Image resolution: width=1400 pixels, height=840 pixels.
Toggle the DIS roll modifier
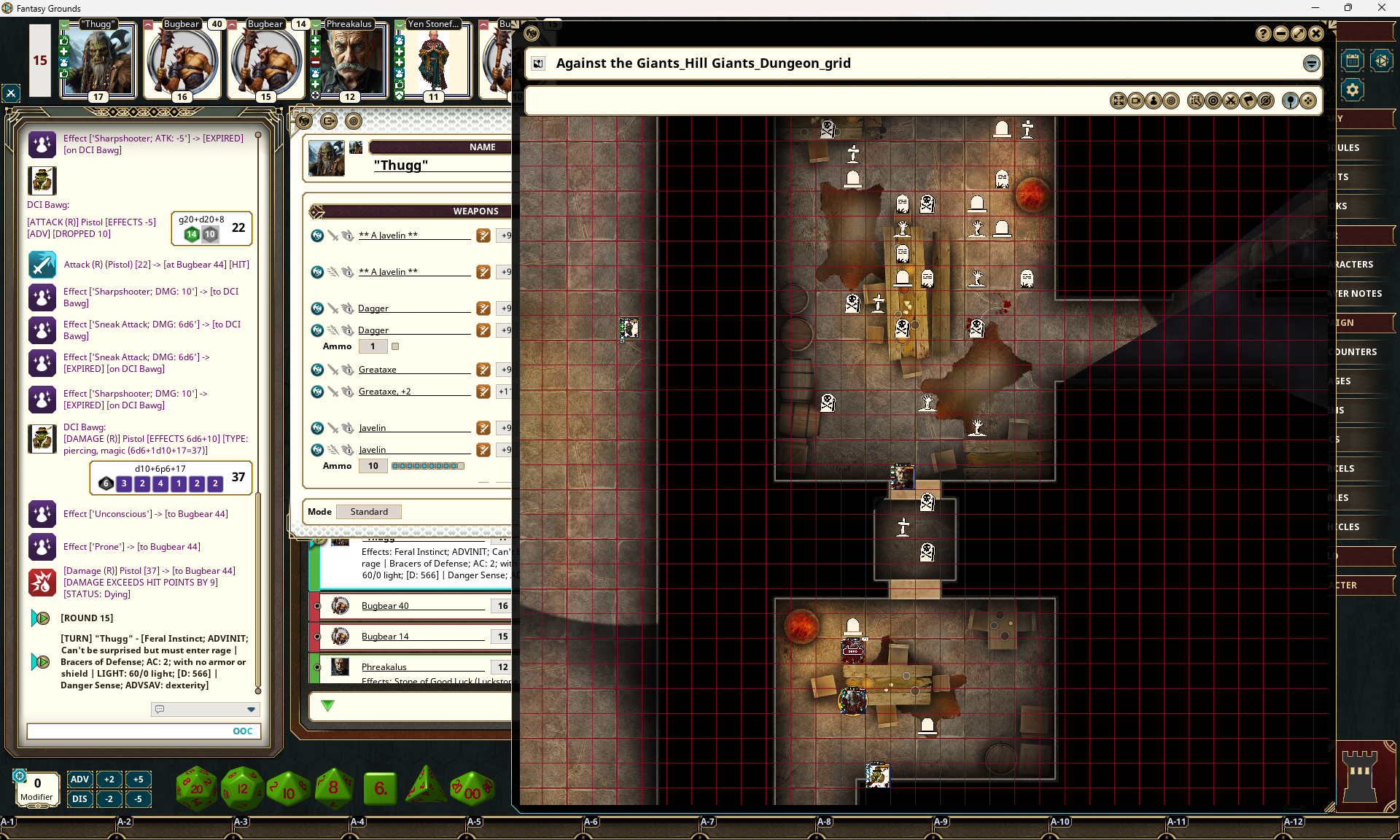click(79, 798)
